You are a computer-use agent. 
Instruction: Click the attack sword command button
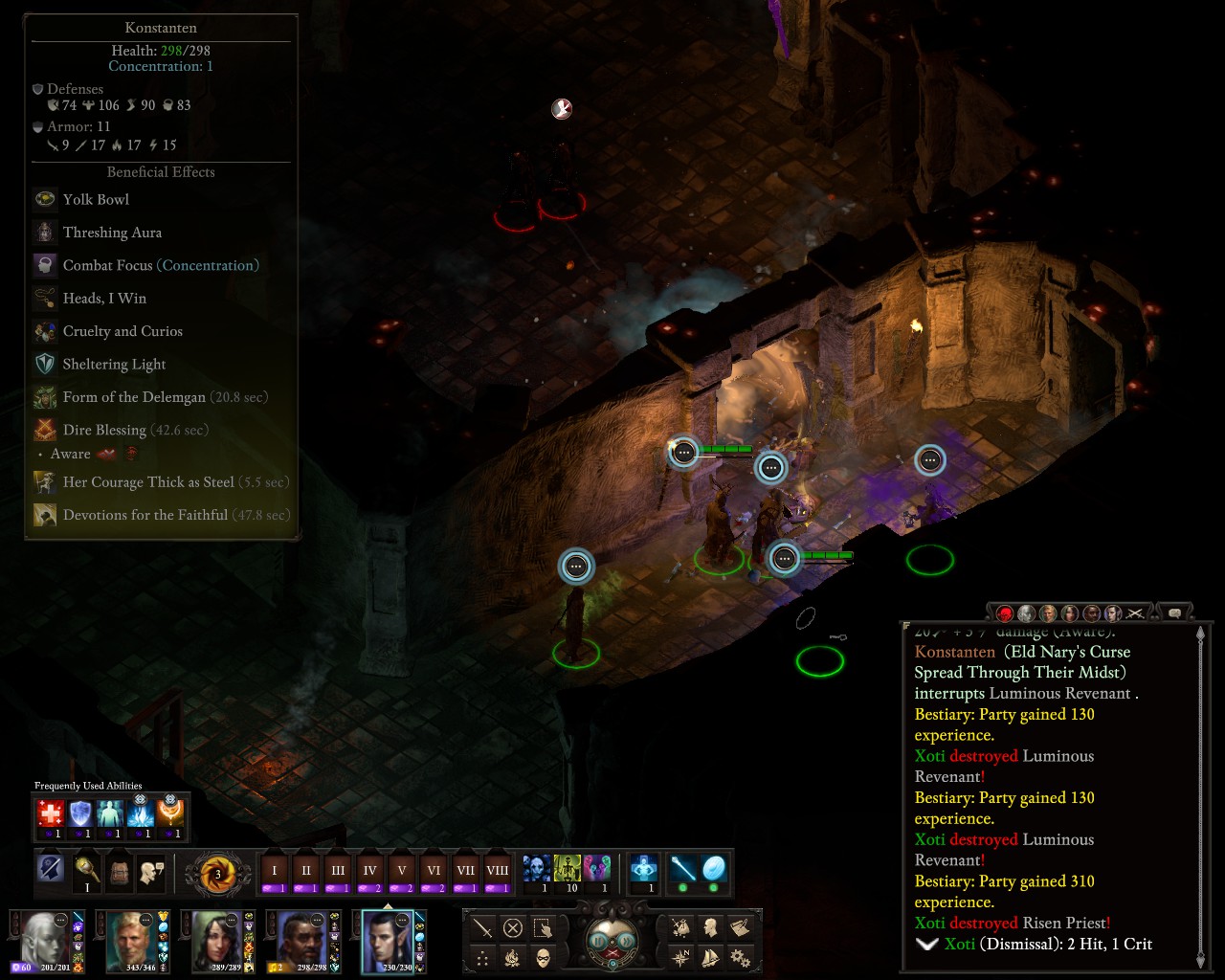[x=482, y=927]
